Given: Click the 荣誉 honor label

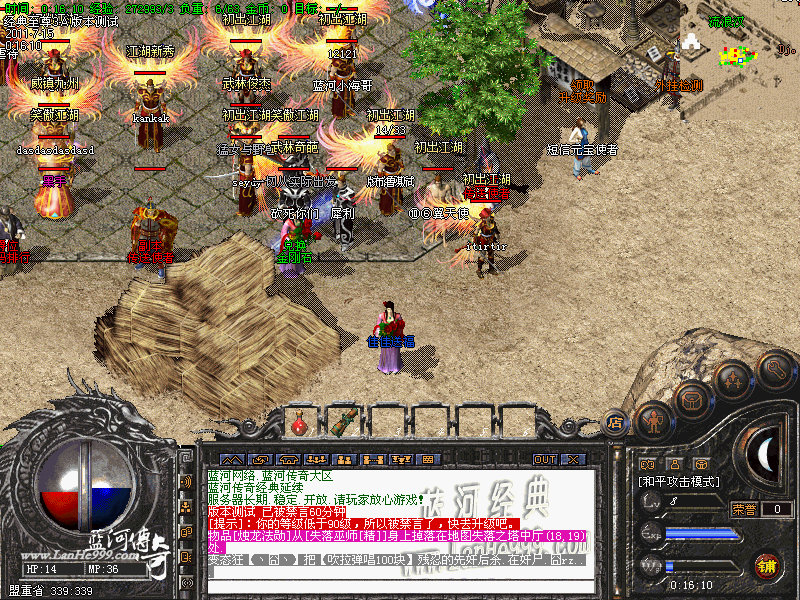Looking at the screenshot, I should pos(744,508).
